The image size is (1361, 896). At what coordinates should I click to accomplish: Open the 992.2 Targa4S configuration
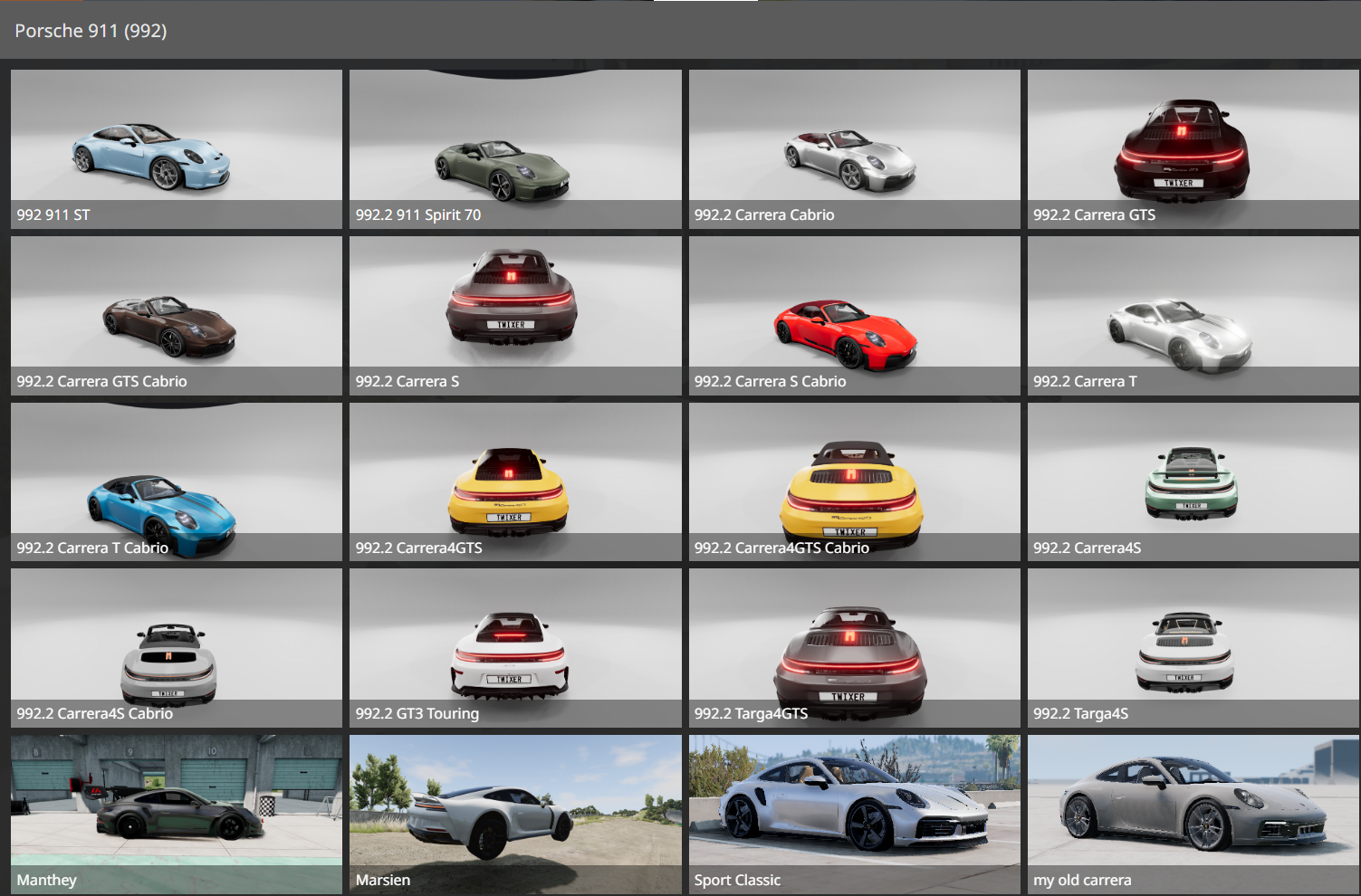(1193, 648)
